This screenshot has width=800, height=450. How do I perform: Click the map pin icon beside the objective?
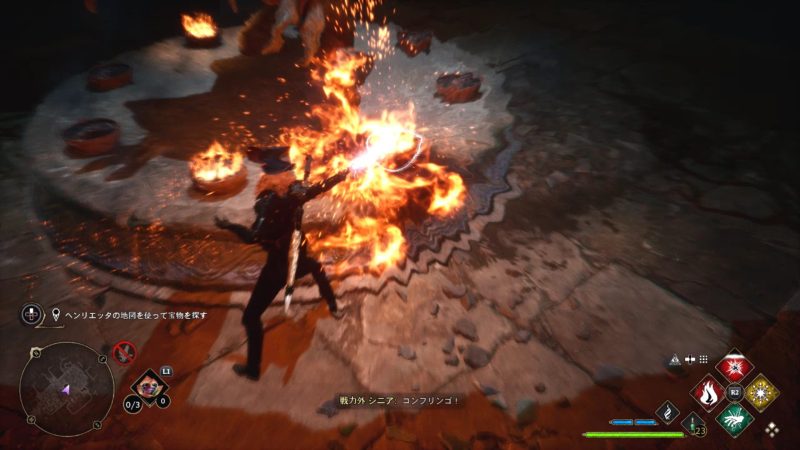tap(58, 314)
